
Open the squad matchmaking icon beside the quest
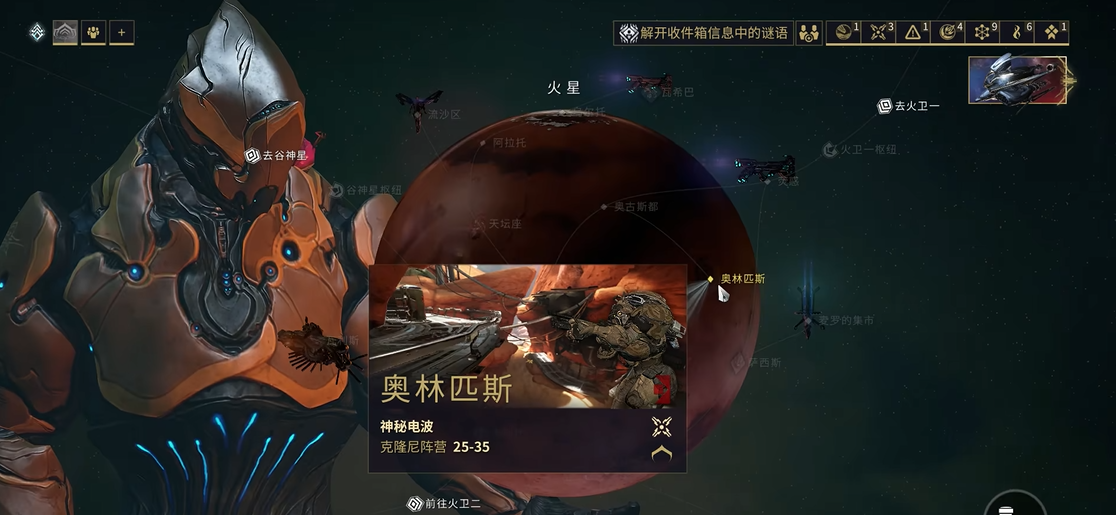[809, 33]
